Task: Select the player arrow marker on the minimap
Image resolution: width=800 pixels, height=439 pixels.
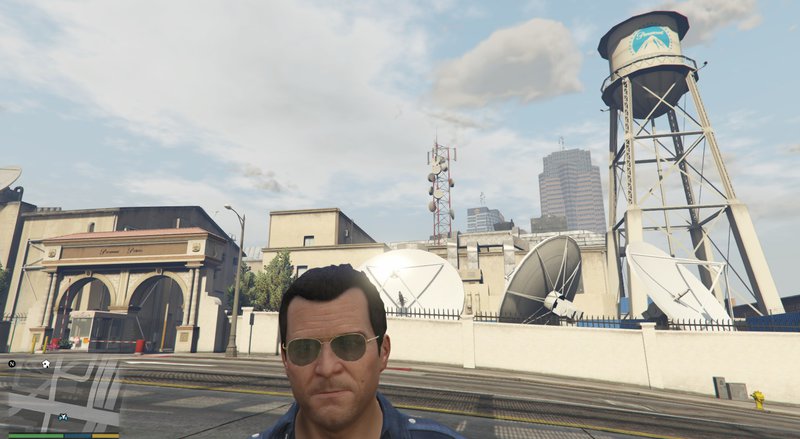Action: (x=63, y=416)
